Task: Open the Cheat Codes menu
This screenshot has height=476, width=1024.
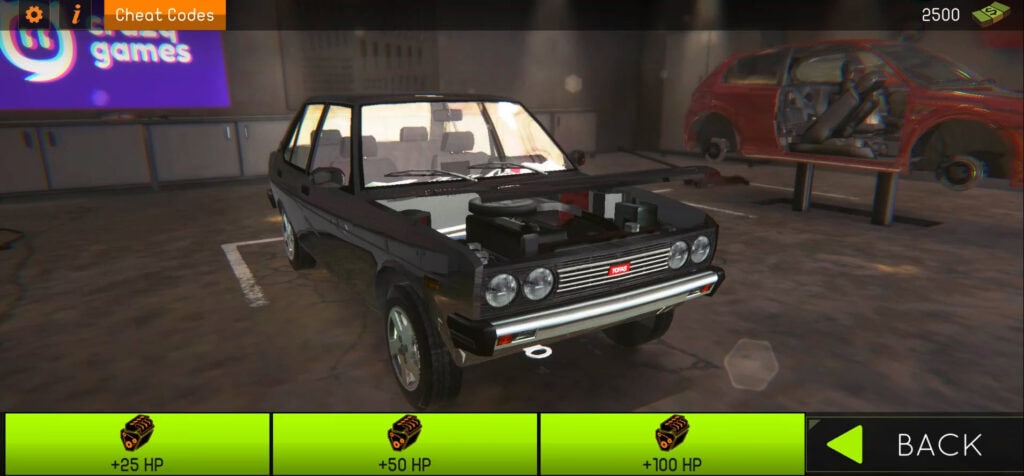Action: 164,15
